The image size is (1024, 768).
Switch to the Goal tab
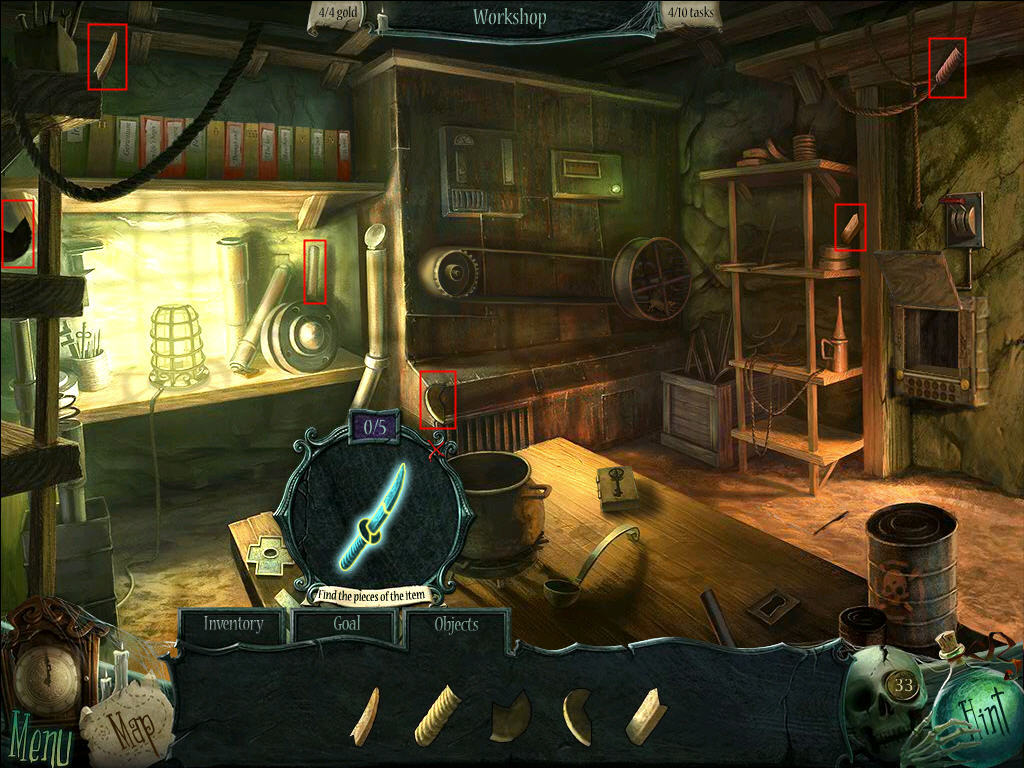345,624
